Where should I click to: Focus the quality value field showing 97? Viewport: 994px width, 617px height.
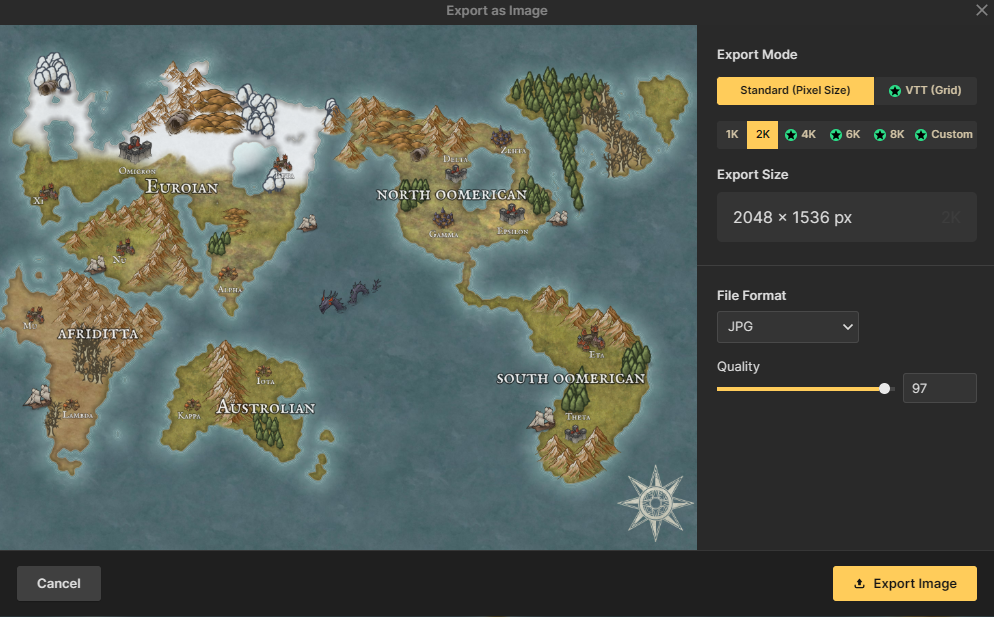(x=939, y=388)
